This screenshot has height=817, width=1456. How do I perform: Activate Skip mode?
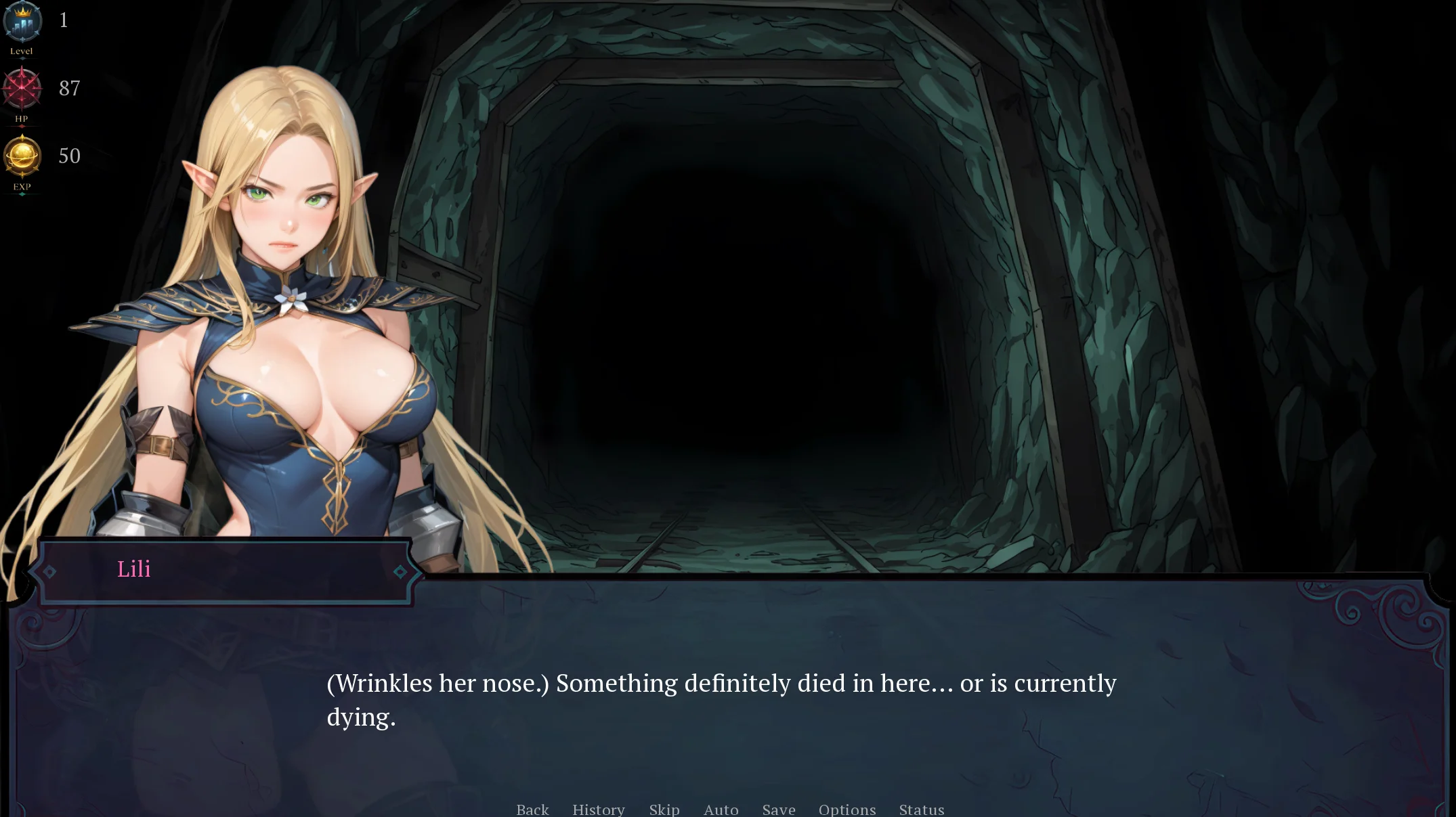tap(664, 809)
